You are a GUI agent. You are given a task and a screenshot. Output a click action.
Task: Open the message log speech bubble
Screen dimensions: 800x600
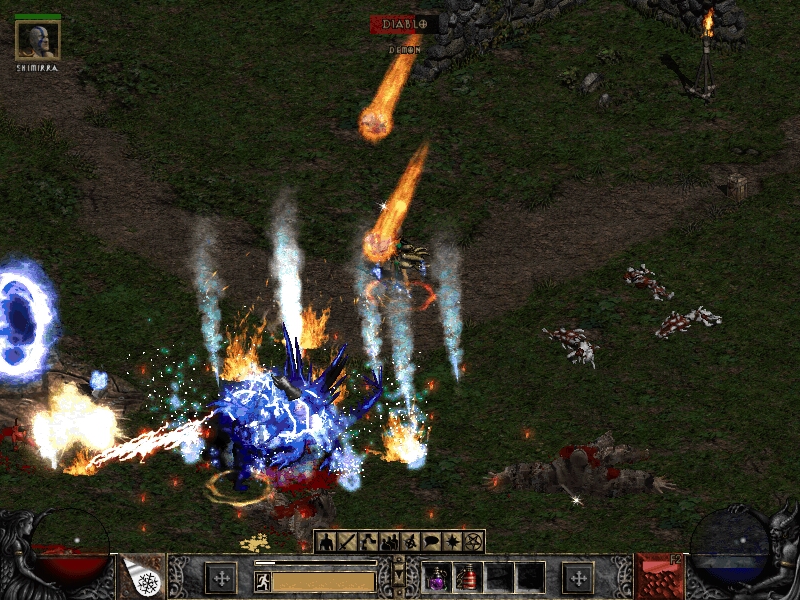pos(432,542)
